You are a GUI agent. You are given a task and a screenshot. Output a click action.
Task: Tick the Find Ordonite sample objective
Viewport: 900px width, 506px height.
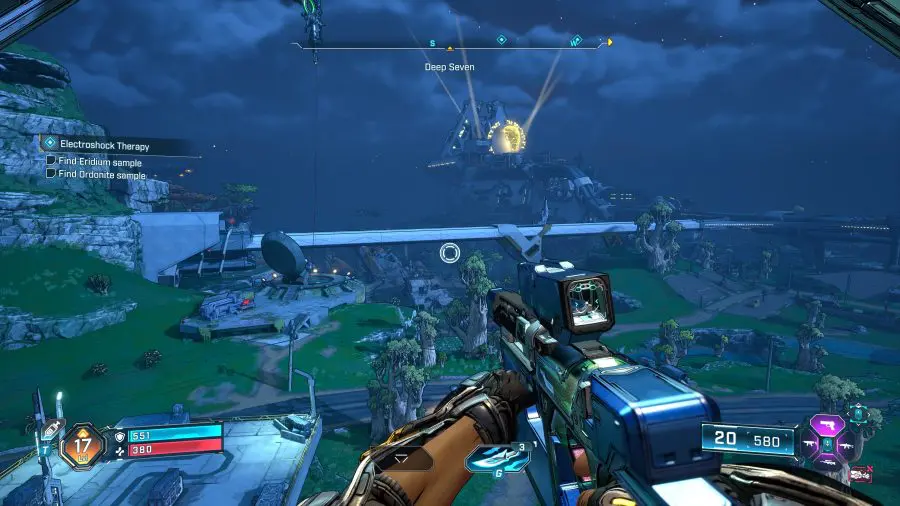(x=51, y=174)
